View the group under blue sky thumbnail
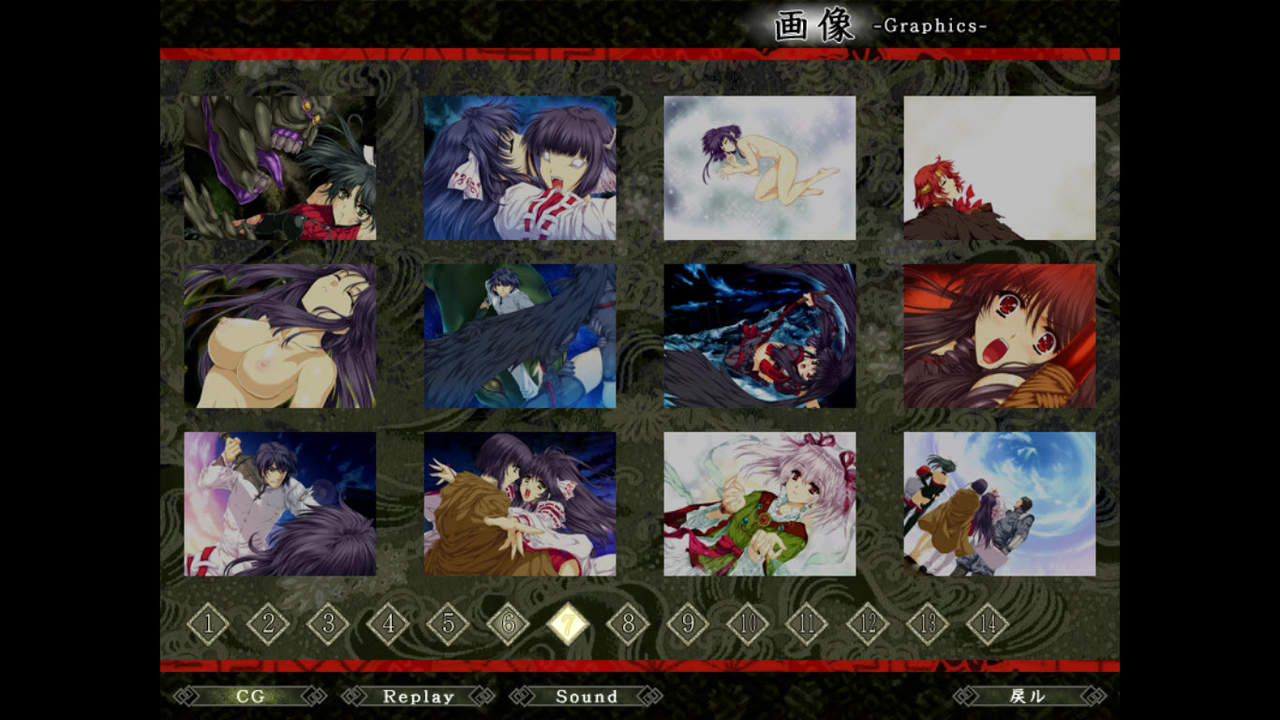1280x720 pixels. [999, 504]
